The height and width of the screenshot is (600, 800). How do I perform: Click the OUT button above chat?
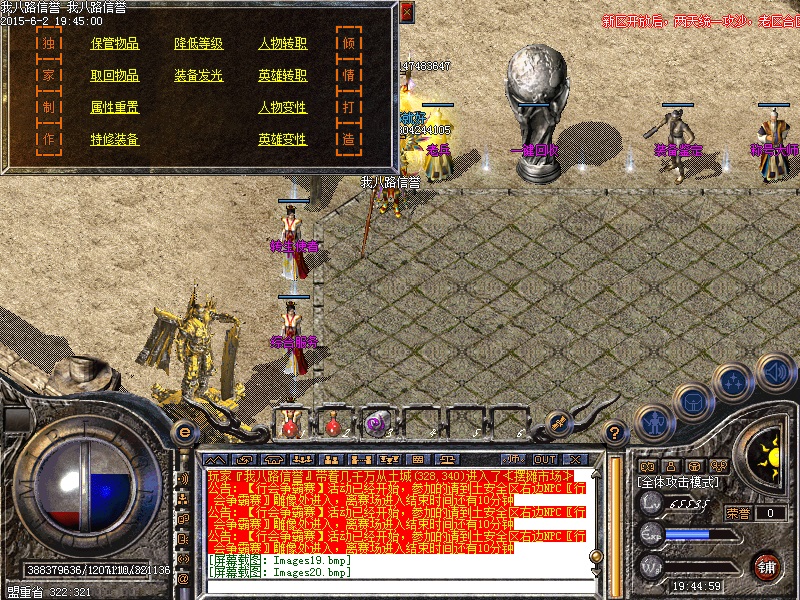(545, 432)
